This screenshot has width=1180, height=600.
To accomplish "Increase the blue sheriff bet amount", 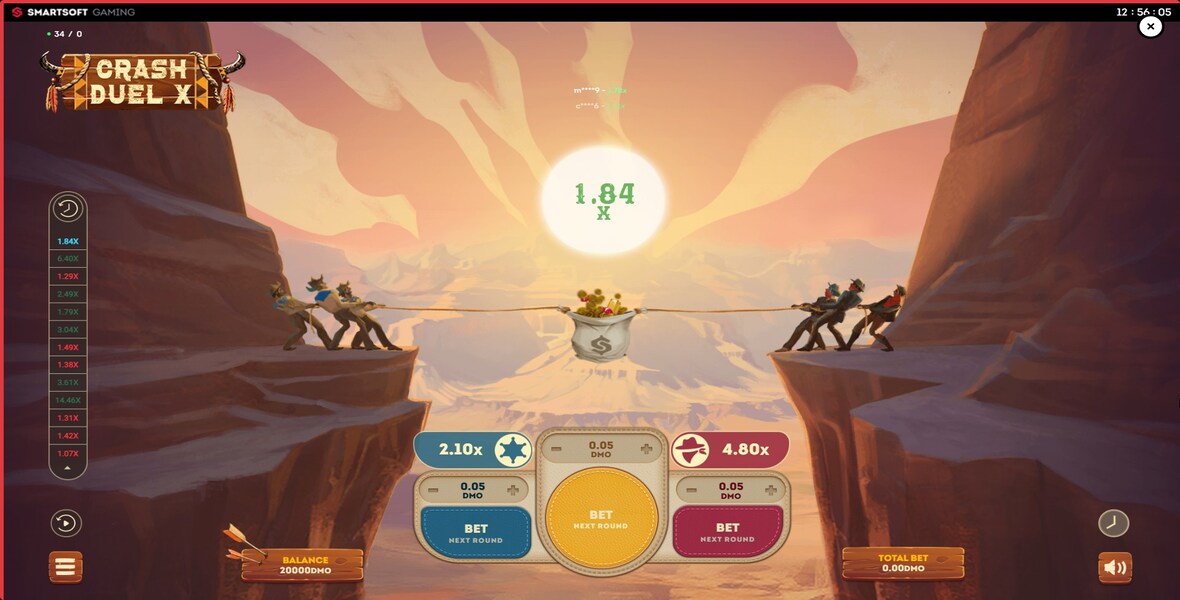I will point(513,490).
